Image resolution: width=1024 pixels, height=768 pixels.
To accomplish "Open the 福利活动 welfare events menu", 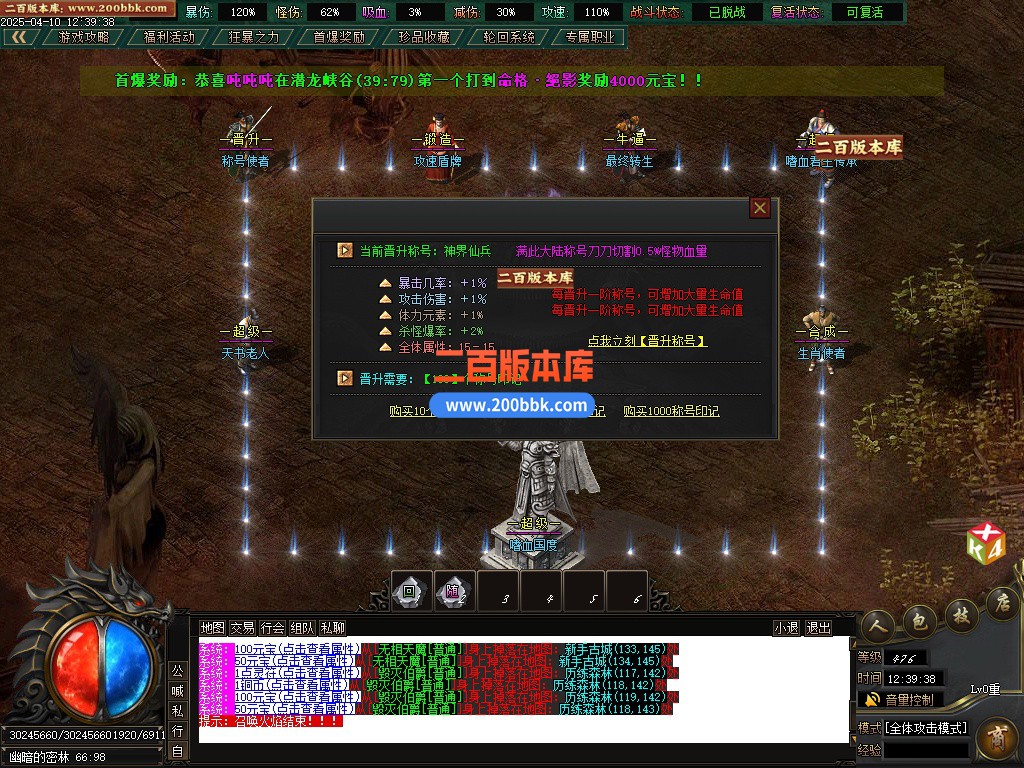I will pyautogui.click(x=169, y=37).
